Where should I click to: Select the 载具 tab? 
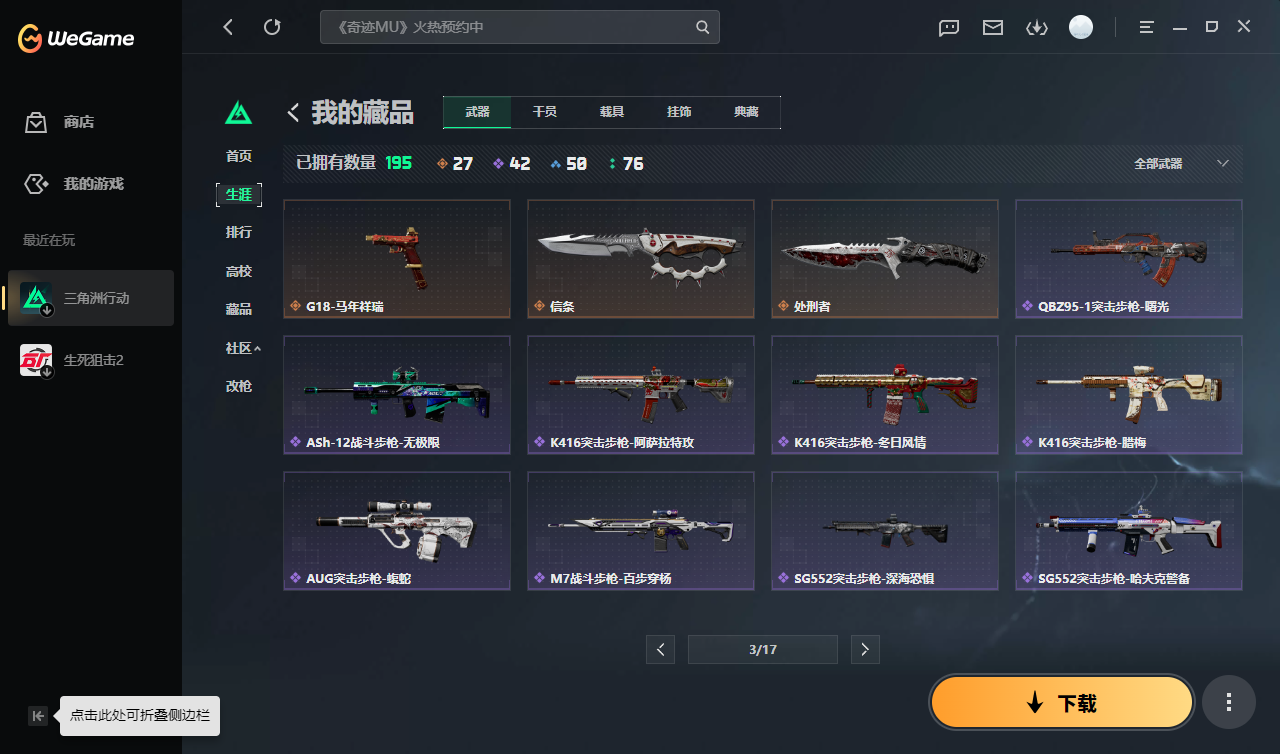point(612,112)
